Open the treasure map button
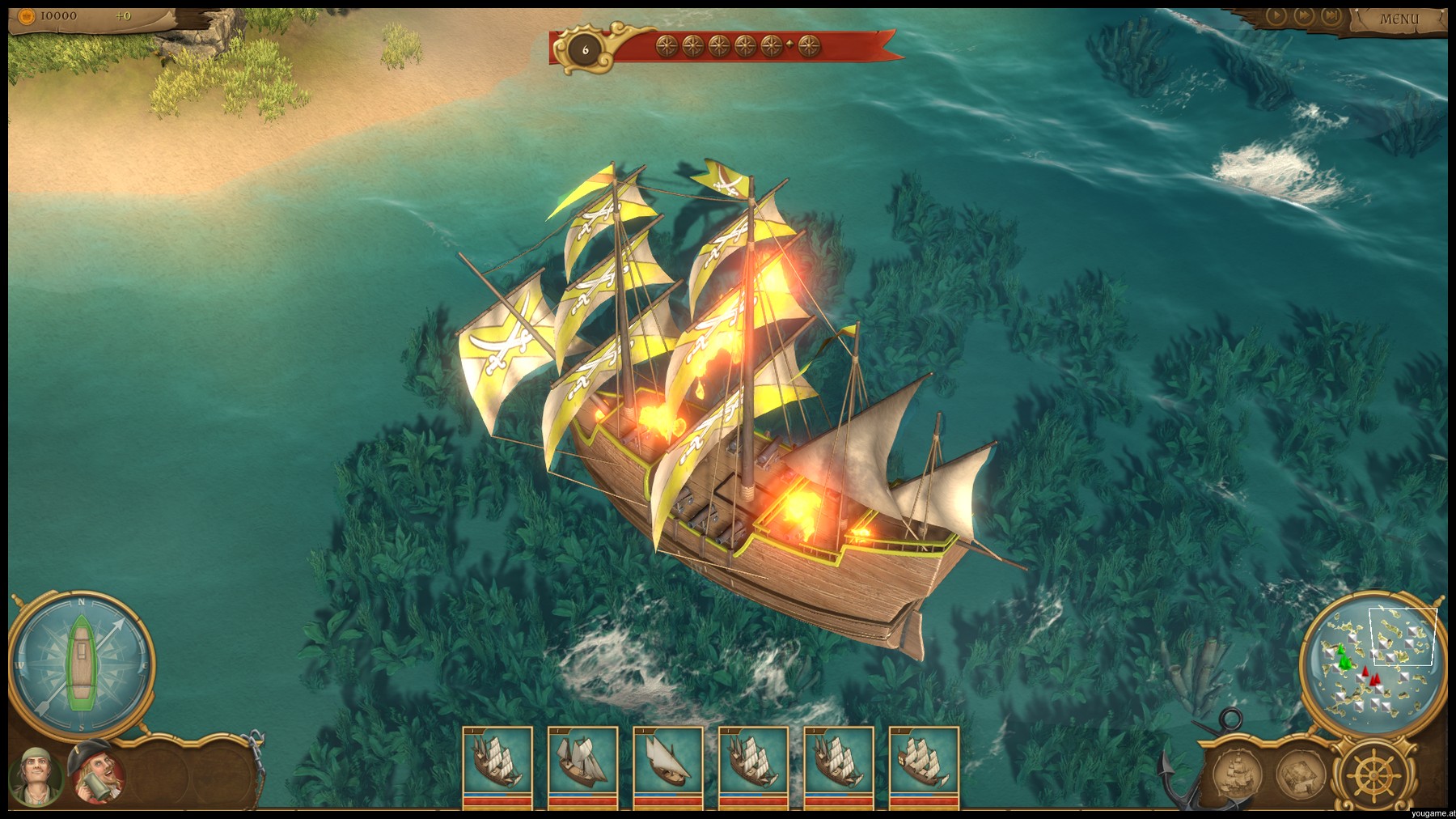Viewport: 1456px width, 819px height. 1300,772
